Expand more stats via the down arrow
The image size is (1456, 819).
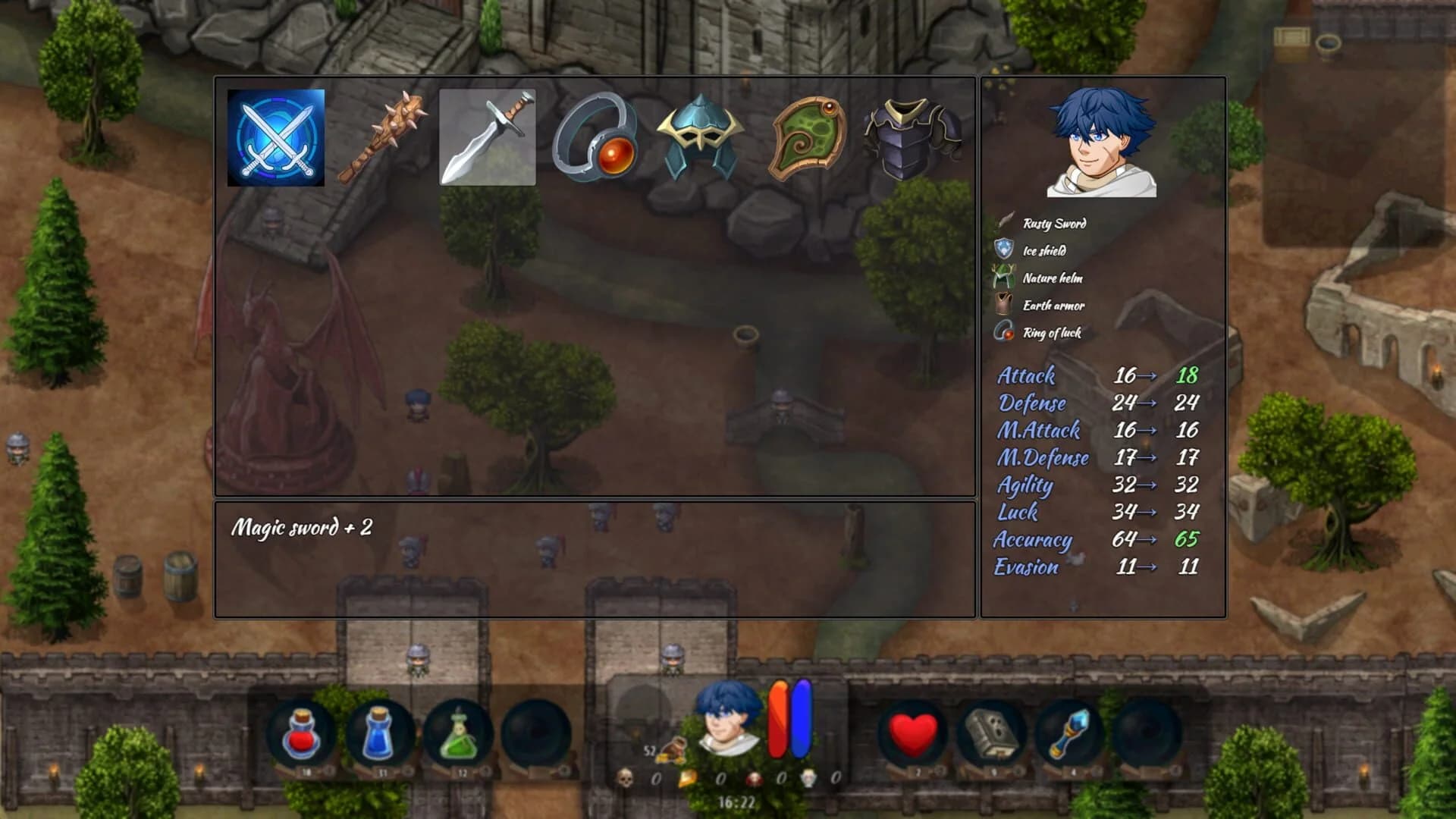pyautogui.click(x=1075, y=605)
